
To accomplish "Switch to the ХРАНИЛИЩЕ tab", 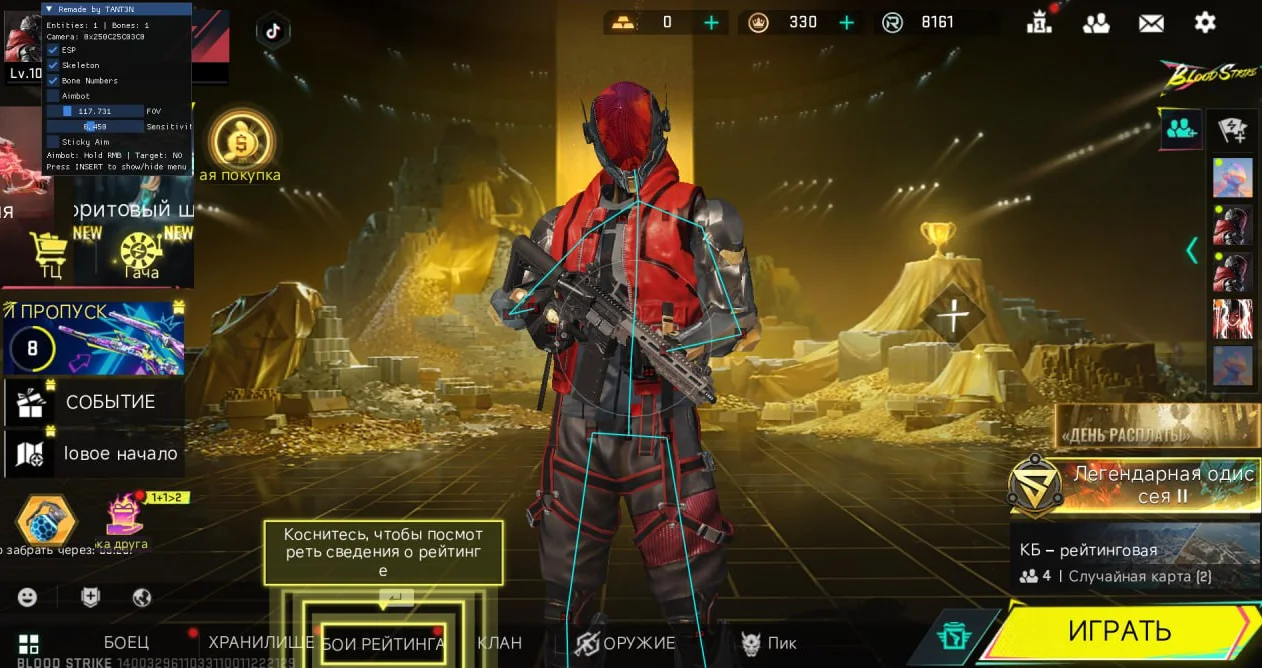I will click(x=260, y=642).
